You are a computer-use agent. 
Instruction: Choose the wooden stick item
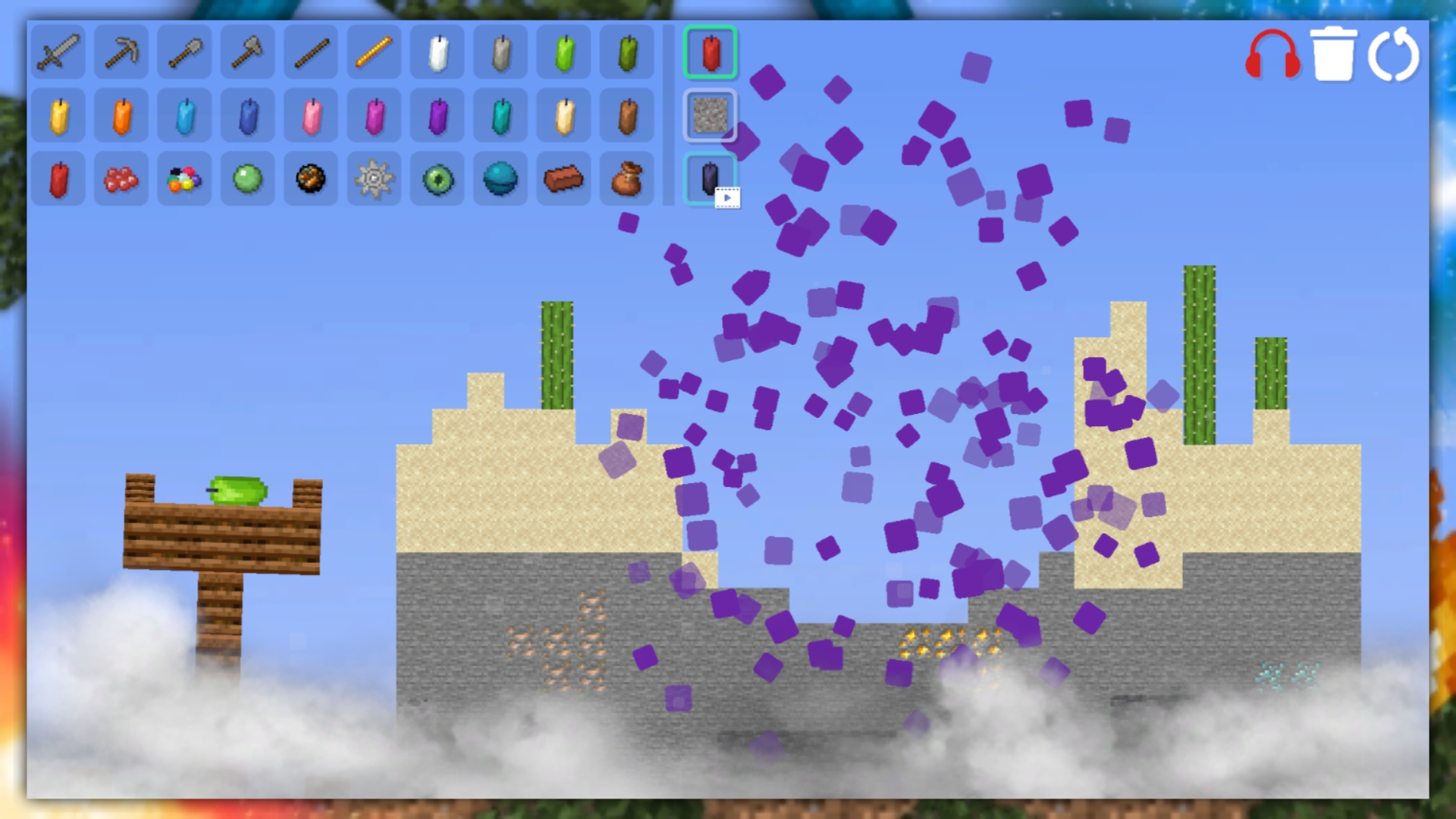pos(311,53)
